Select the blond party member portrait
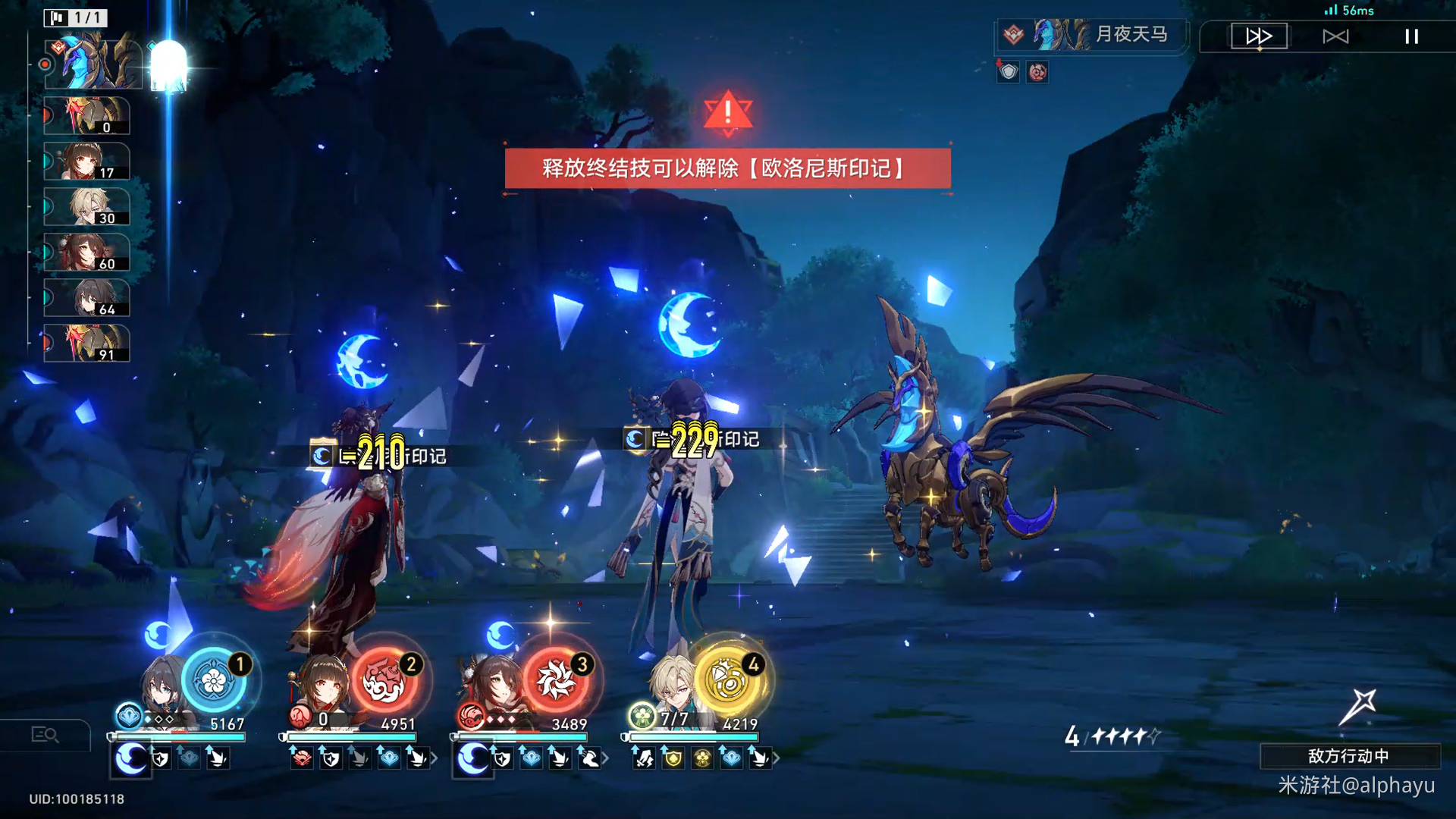This screenshot has height=819, width=1456. pyautogui.click(x=672, y=686)
